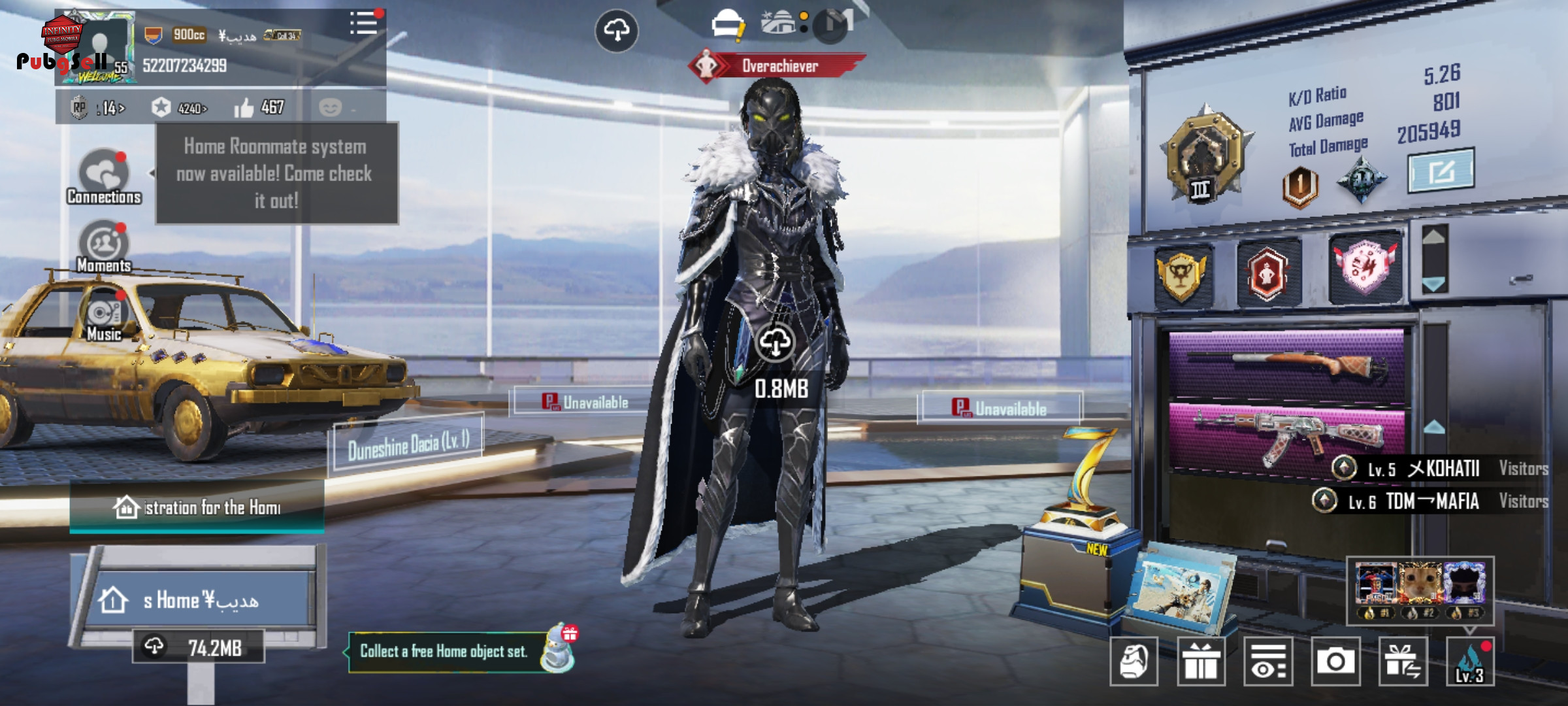
Task: Collect a free Home object set
Action: point(444,652)
